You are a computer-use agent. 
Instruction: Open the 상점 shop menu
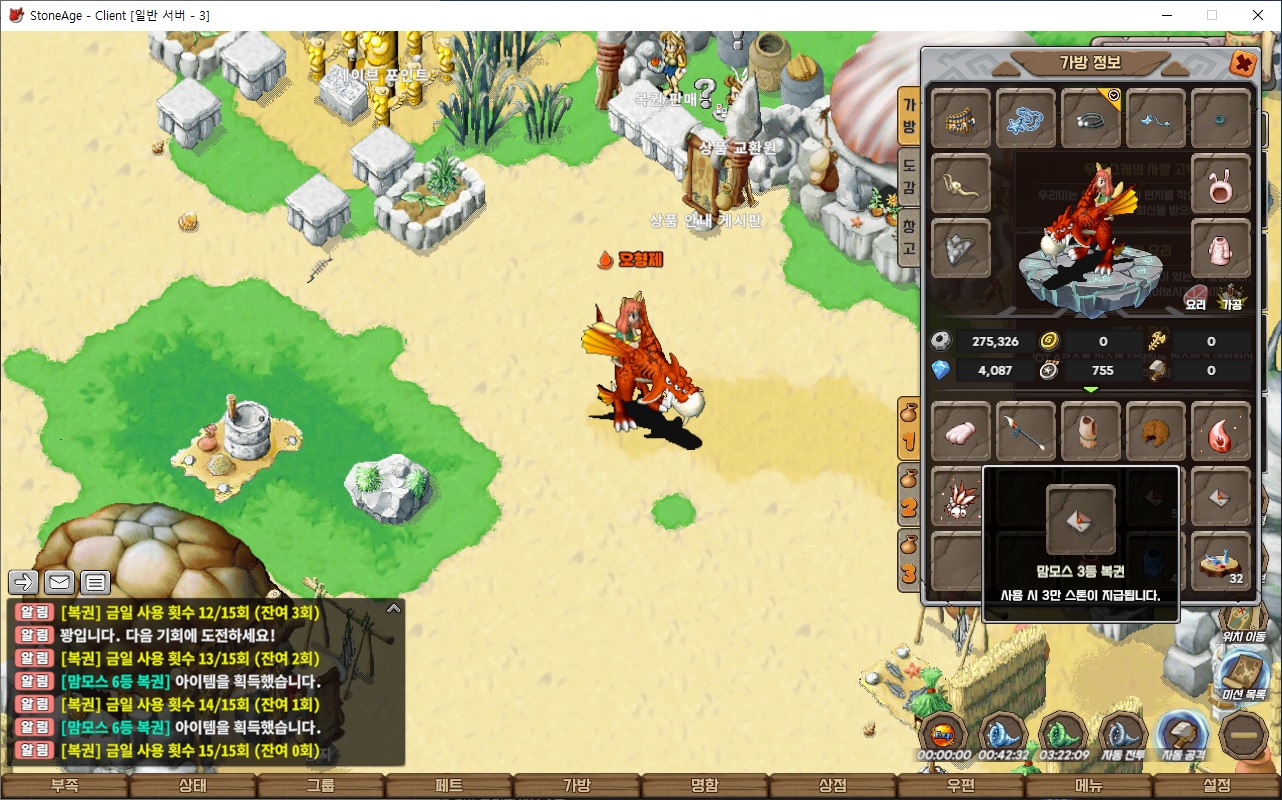click(x=833, y=786)
